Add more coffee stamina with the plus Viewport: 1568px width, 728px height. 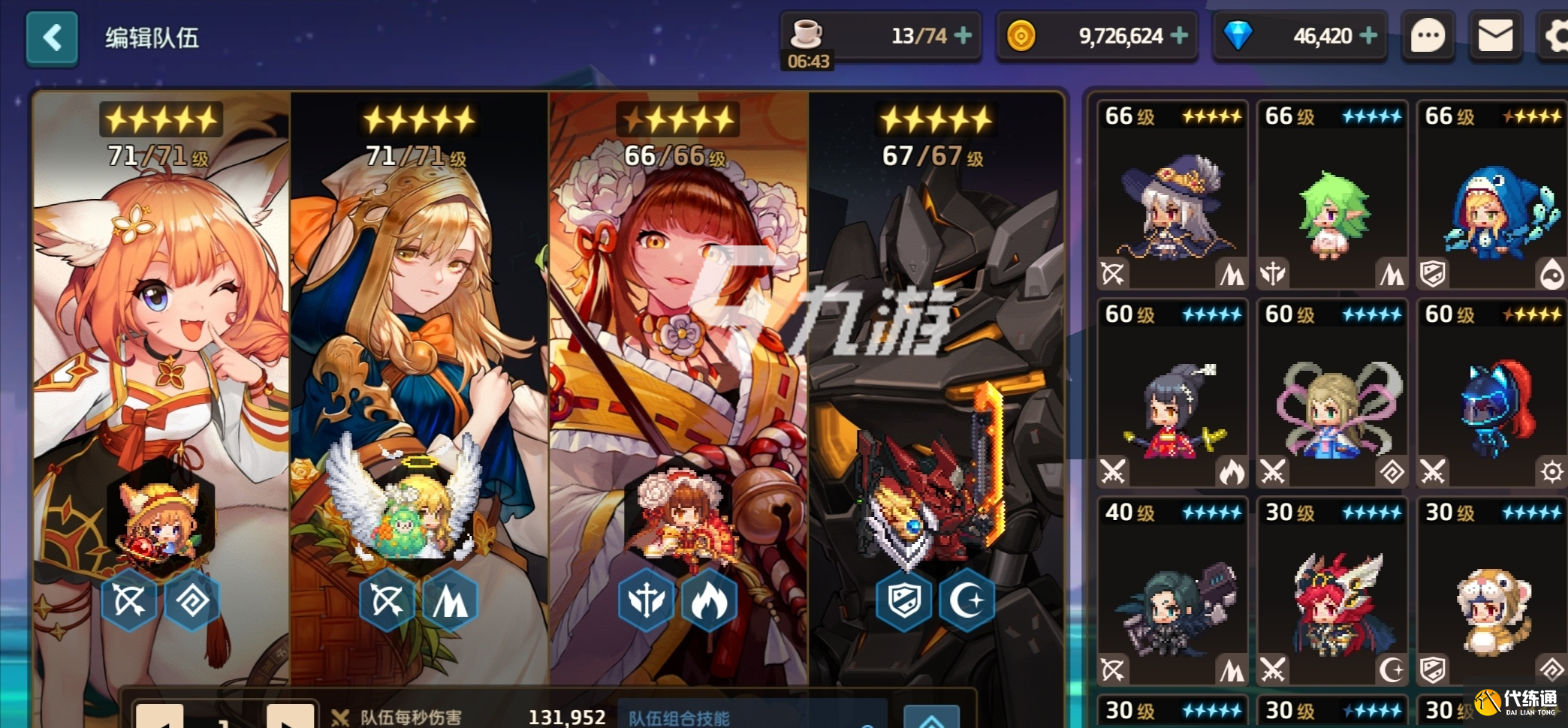coord(963,35)
